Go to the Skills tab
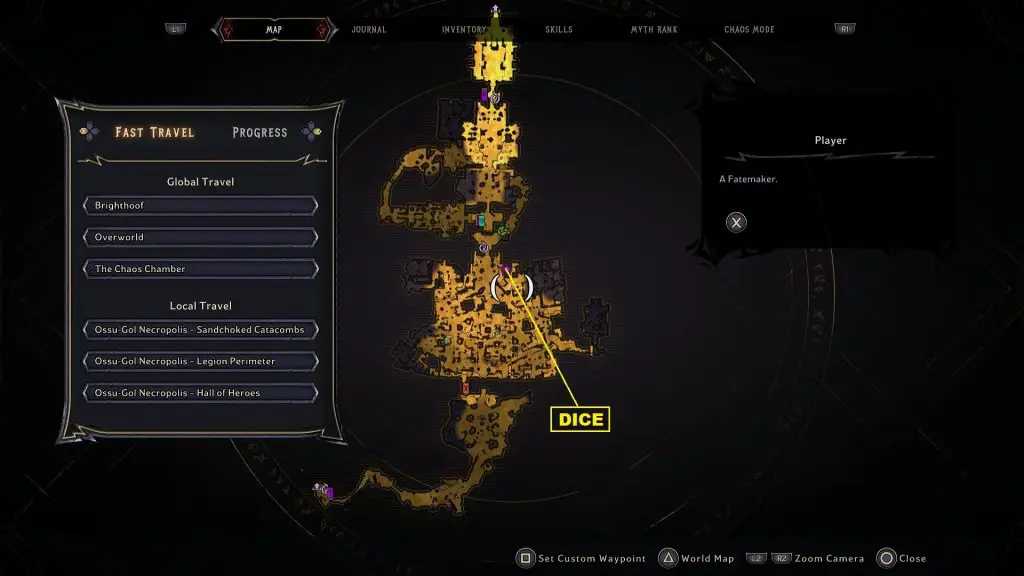Screen dimensions: 1024x576 (559, 30)
